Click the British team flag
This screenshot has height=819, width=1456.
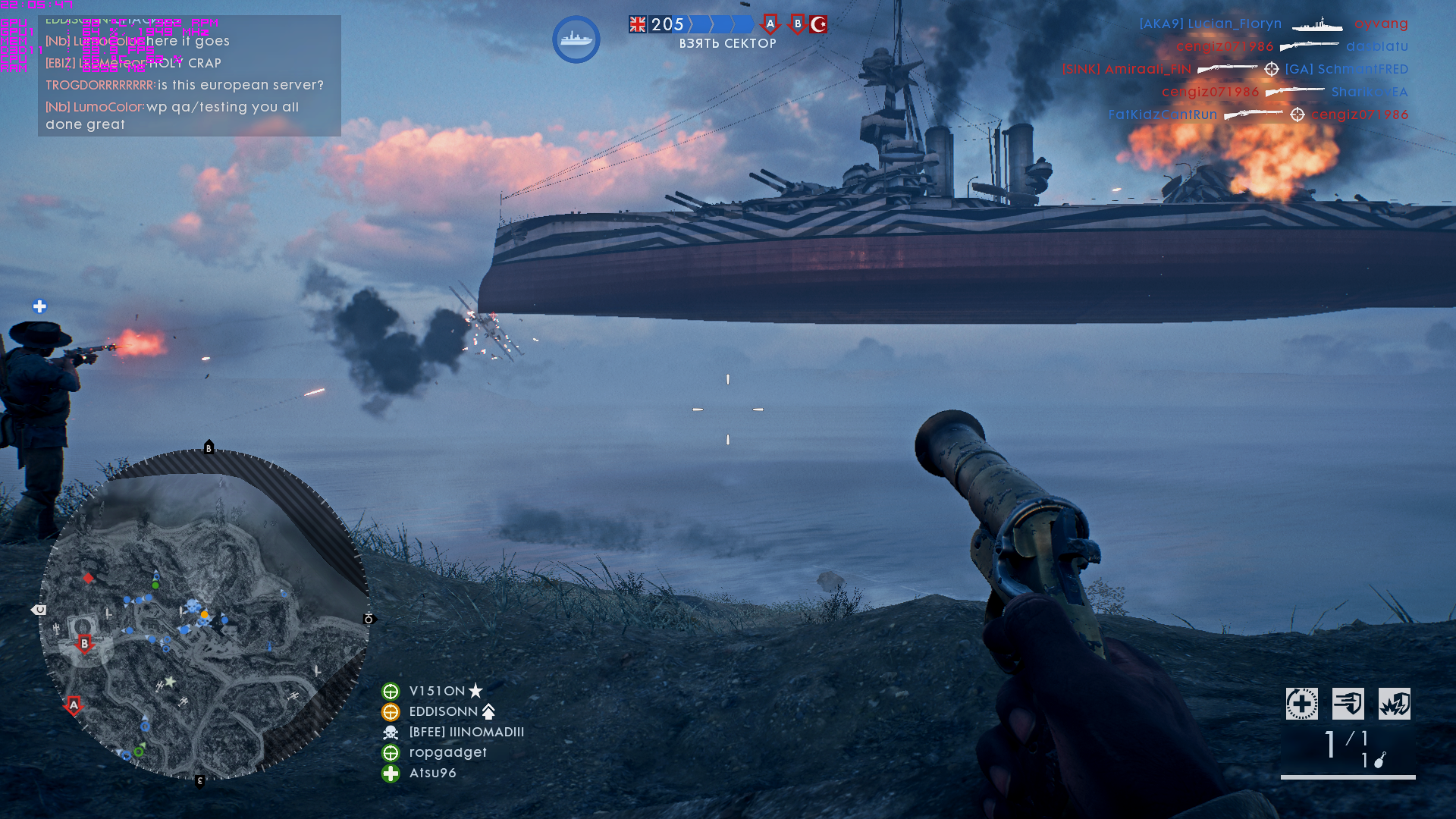click(x=638, y=24)
